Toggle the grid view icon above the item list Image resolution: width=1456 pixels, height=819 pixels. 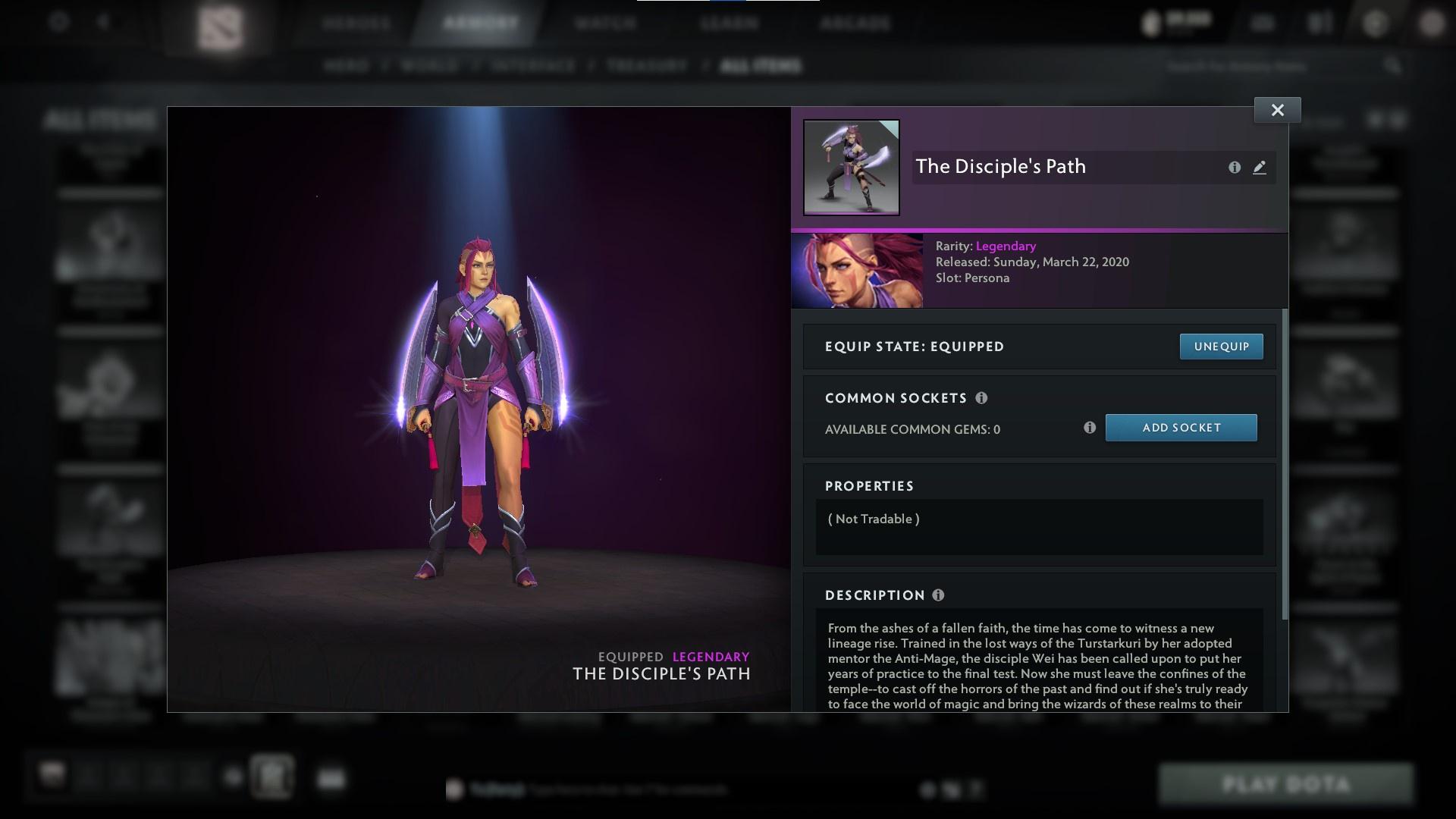pos(1374,119)
